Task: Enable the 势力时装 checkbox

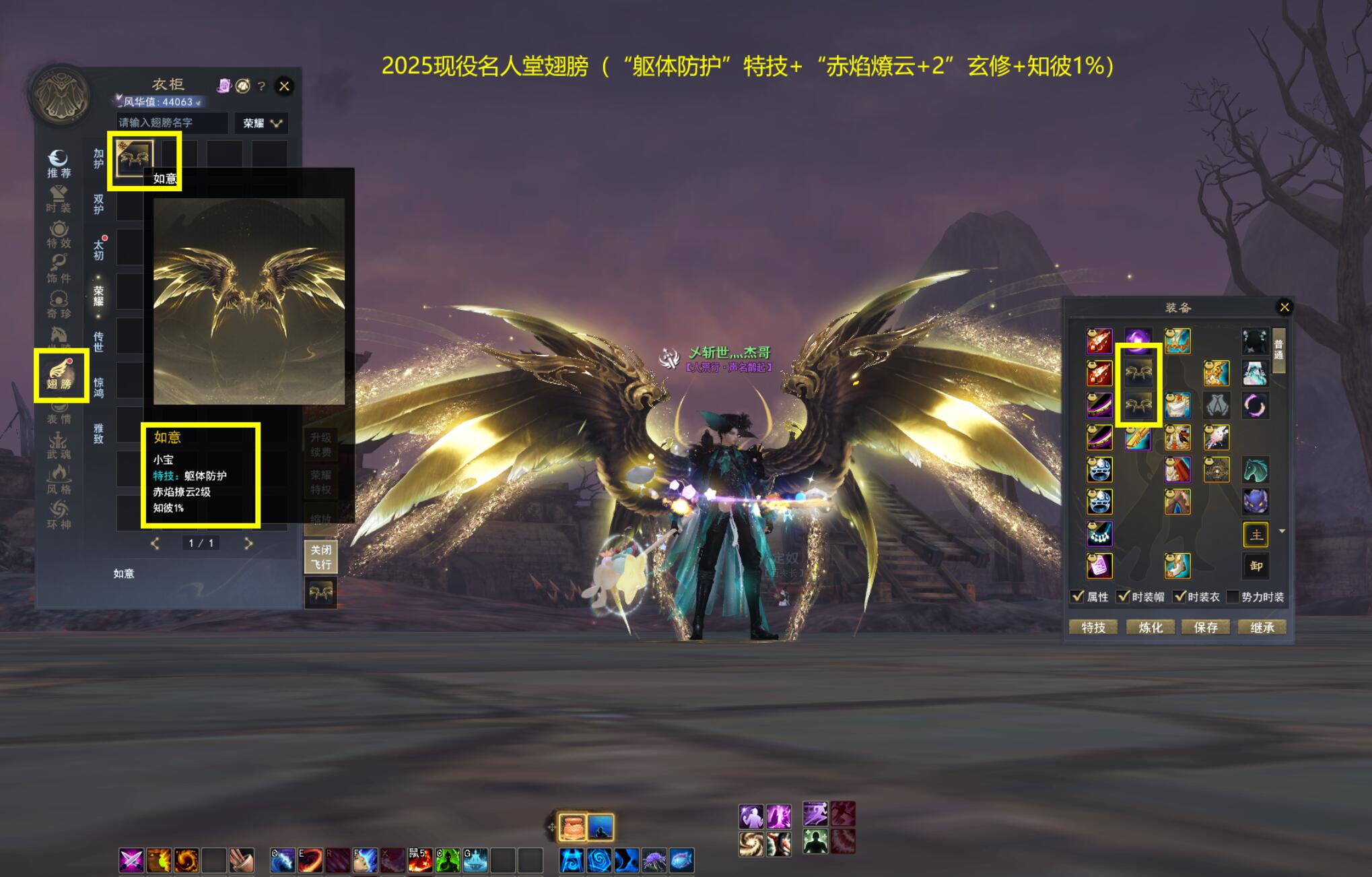Action: pyautogui.click(x=1233, y=597)
